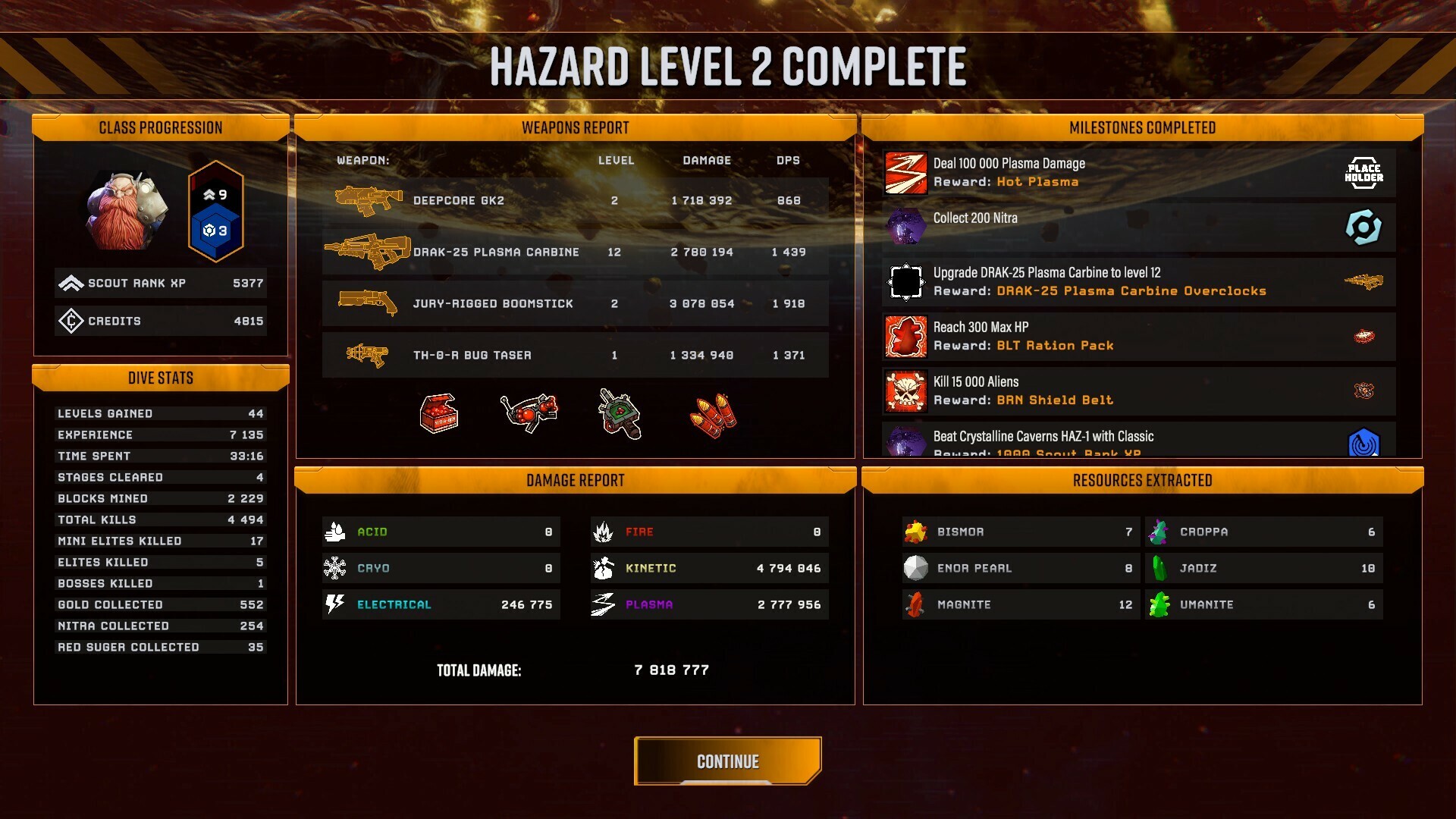Select the DEEPCORE GK2 weapon icon

click(369, 199)
